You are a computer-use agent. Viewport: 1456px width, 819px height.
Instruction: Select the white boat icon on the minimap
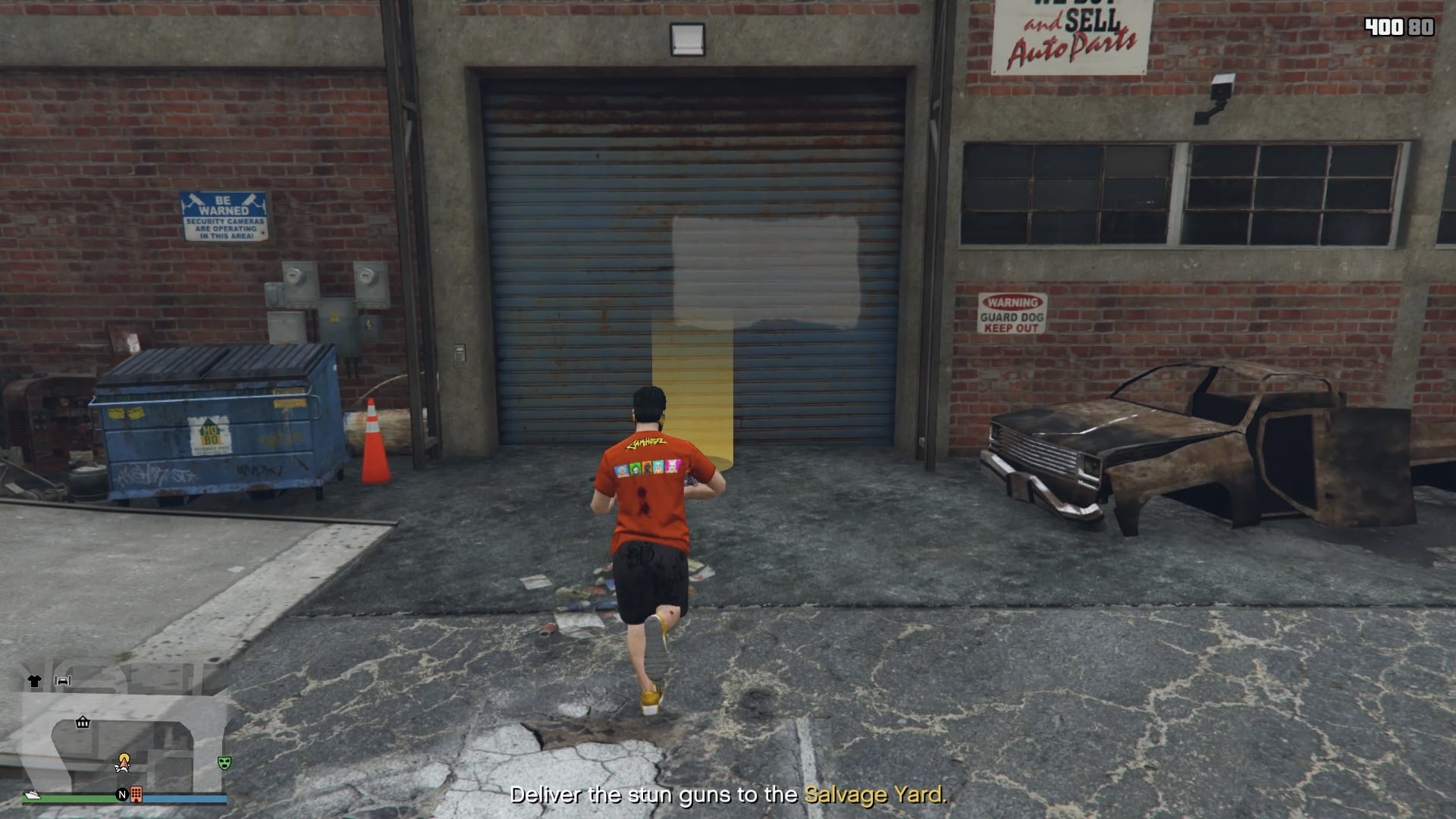point(33,795)
